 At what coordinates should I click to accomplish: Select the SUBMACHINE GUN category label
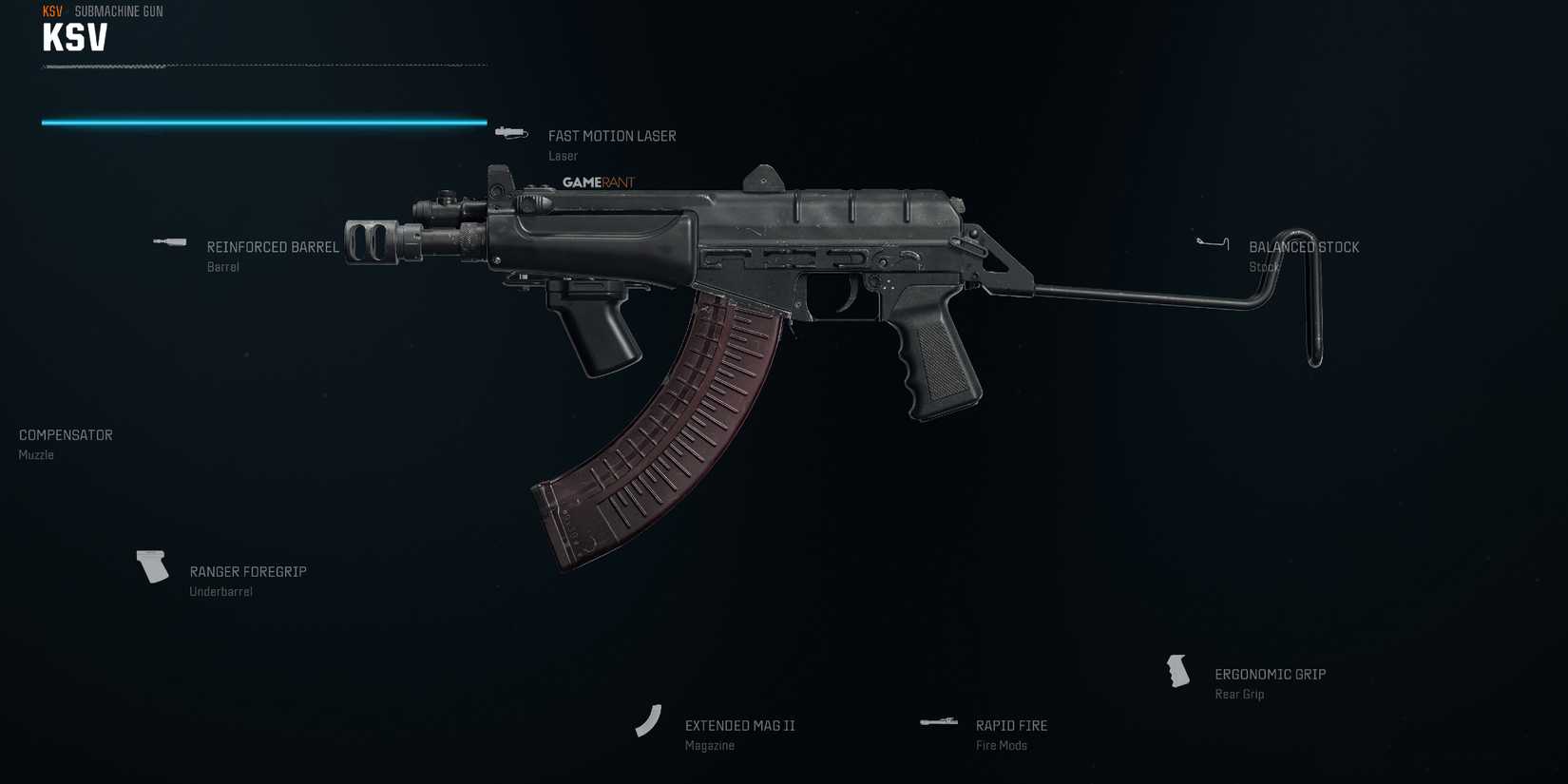tap(117, 11)
